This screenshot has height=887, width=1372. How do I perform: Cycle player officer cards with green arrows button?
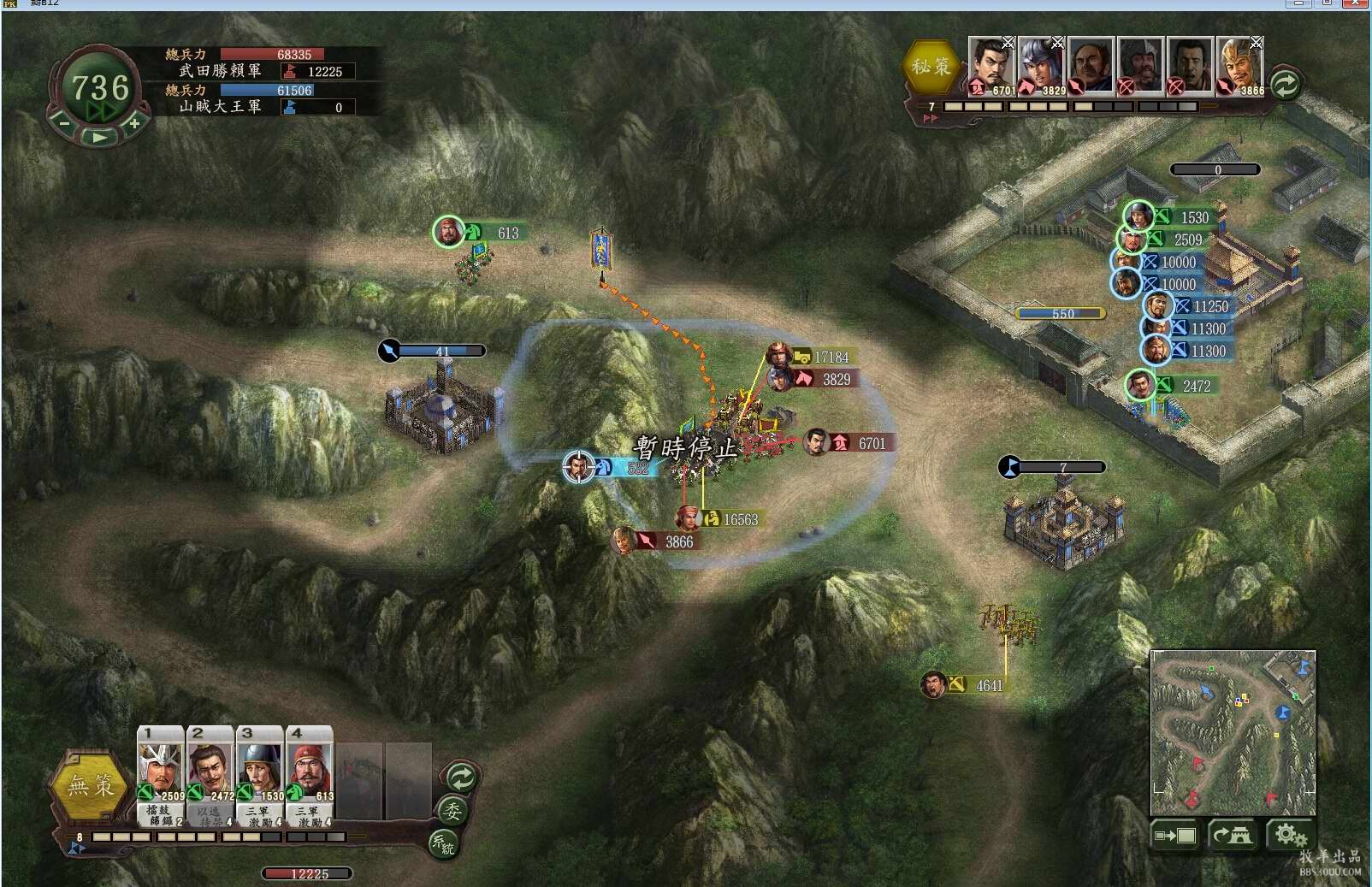point(461,778)
